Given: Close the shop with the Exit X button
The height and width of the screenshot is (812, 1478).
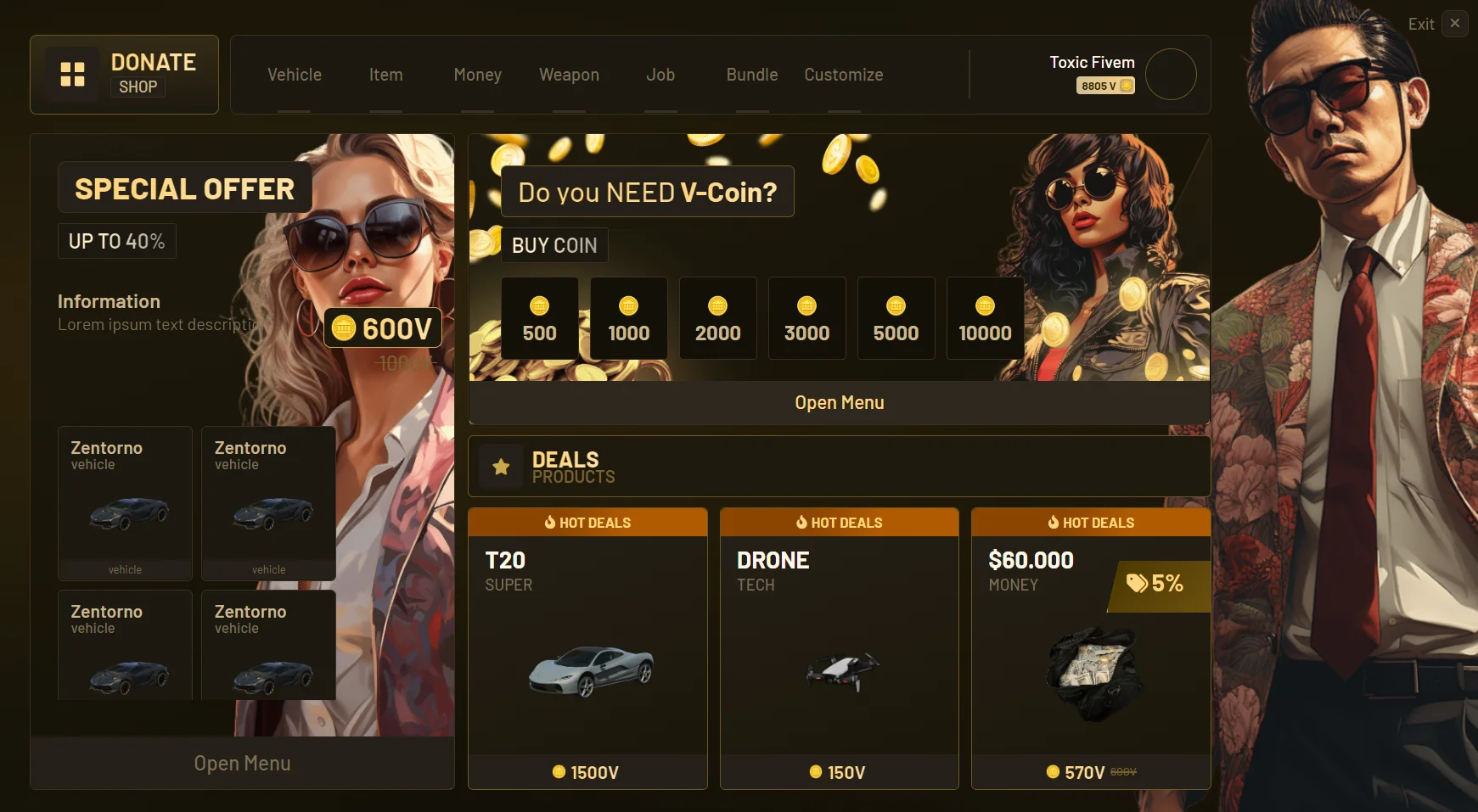Looking at the screenshot, I should coord(1455,24).
